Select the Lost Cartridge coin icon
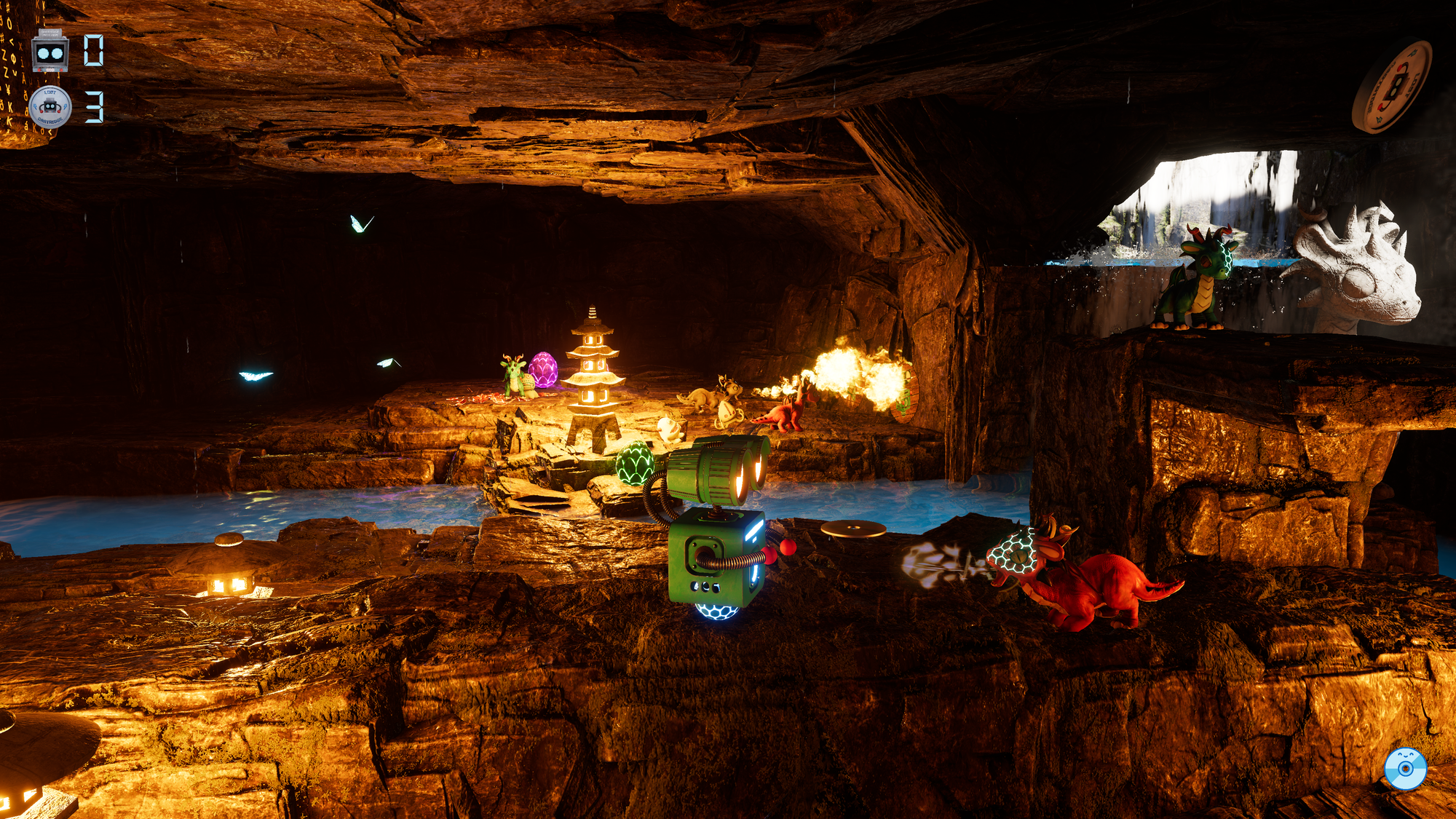This screenshot has width=1456, height=819. (x=50, y=107)
